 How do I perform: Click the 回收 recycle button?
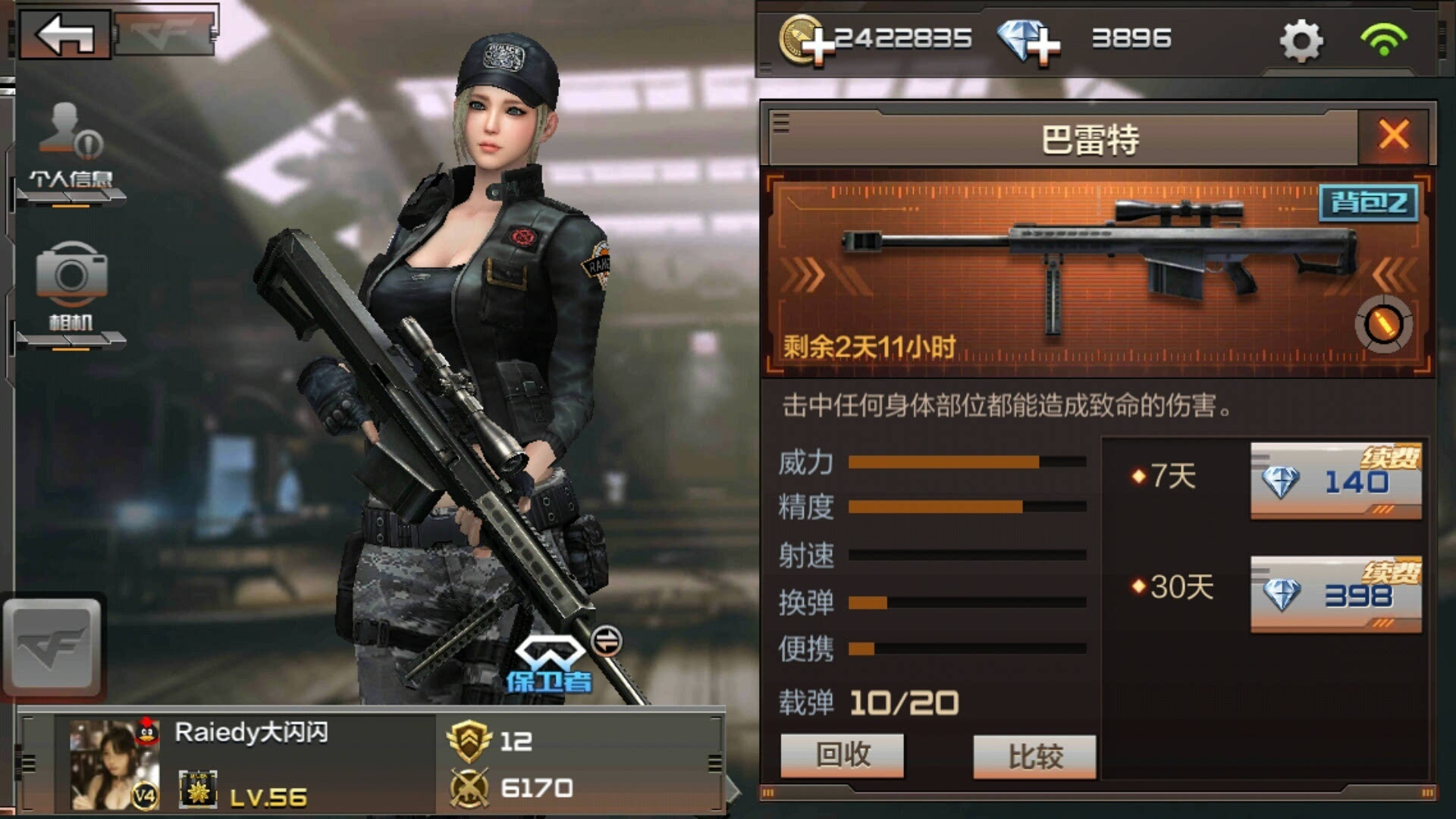(x=842, y=755)
